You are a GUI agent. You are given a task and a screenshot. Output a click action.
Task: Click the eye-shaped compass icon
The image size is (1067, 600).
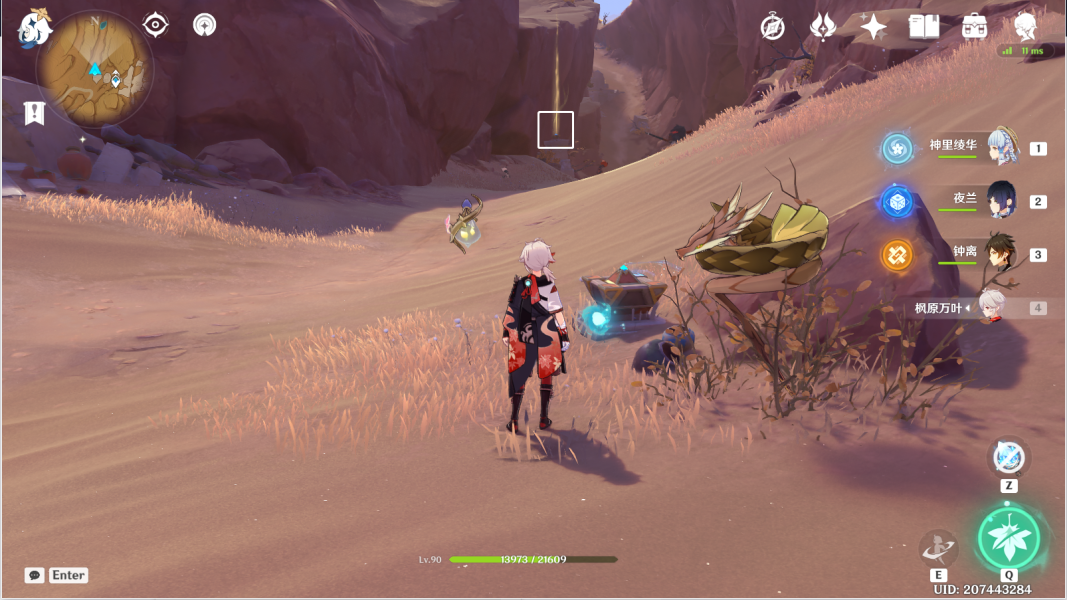(155, 25)
